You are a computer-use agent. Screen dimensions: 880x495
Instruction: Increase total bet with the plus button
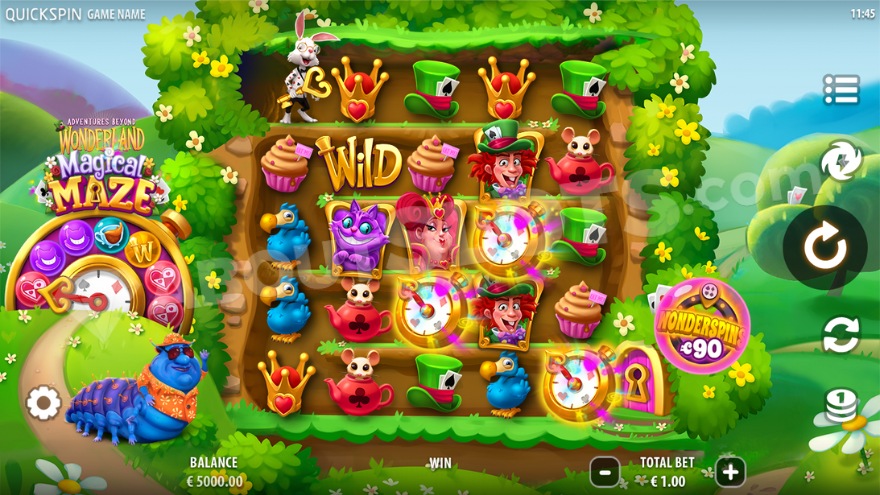click(x=730, y=471)
